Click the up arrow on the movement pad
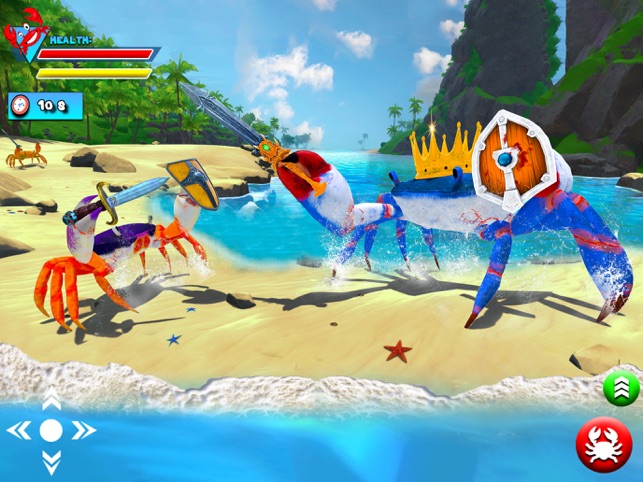The image size is (643, 482). [51, 401]
